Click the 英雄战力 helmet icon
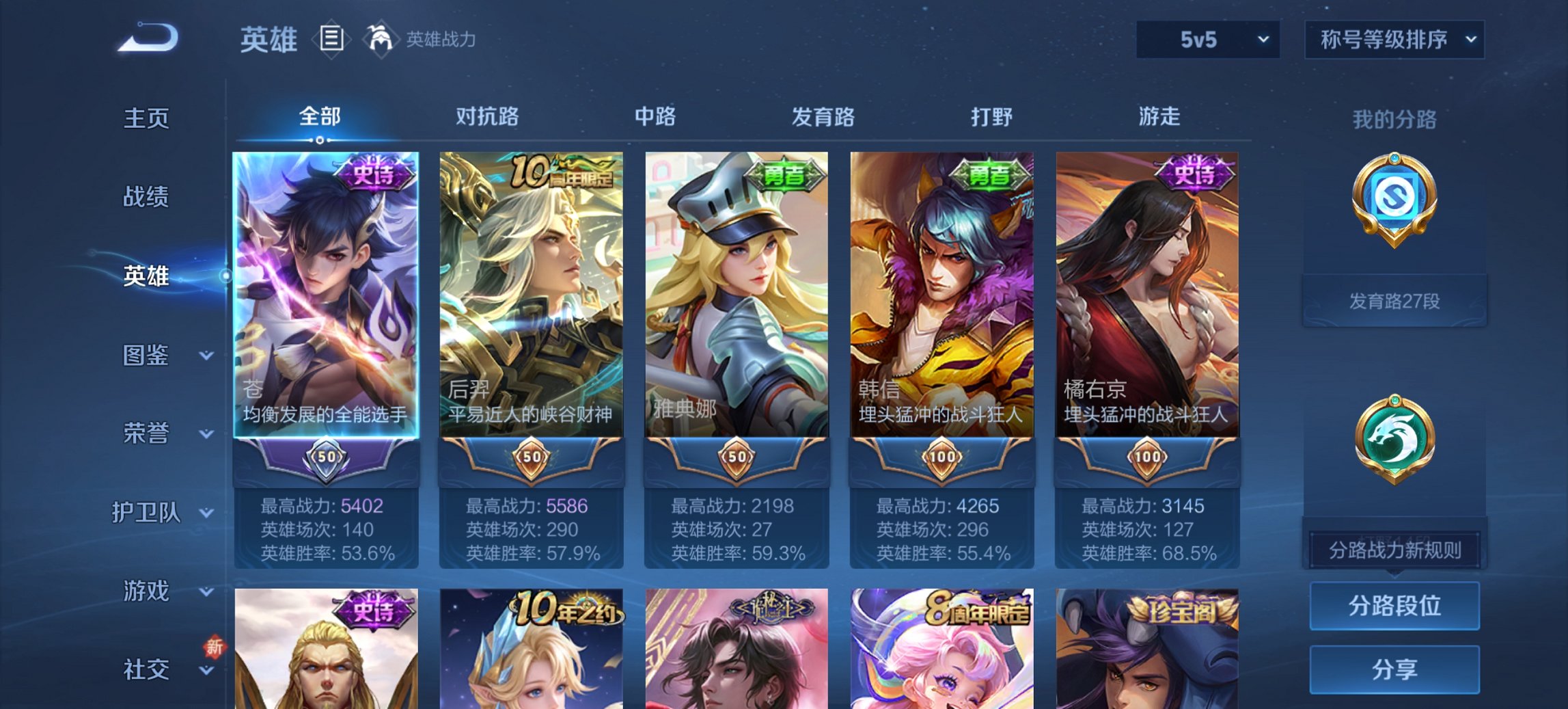This screenshot has width=1568, height=709. (x=381, y=39)
